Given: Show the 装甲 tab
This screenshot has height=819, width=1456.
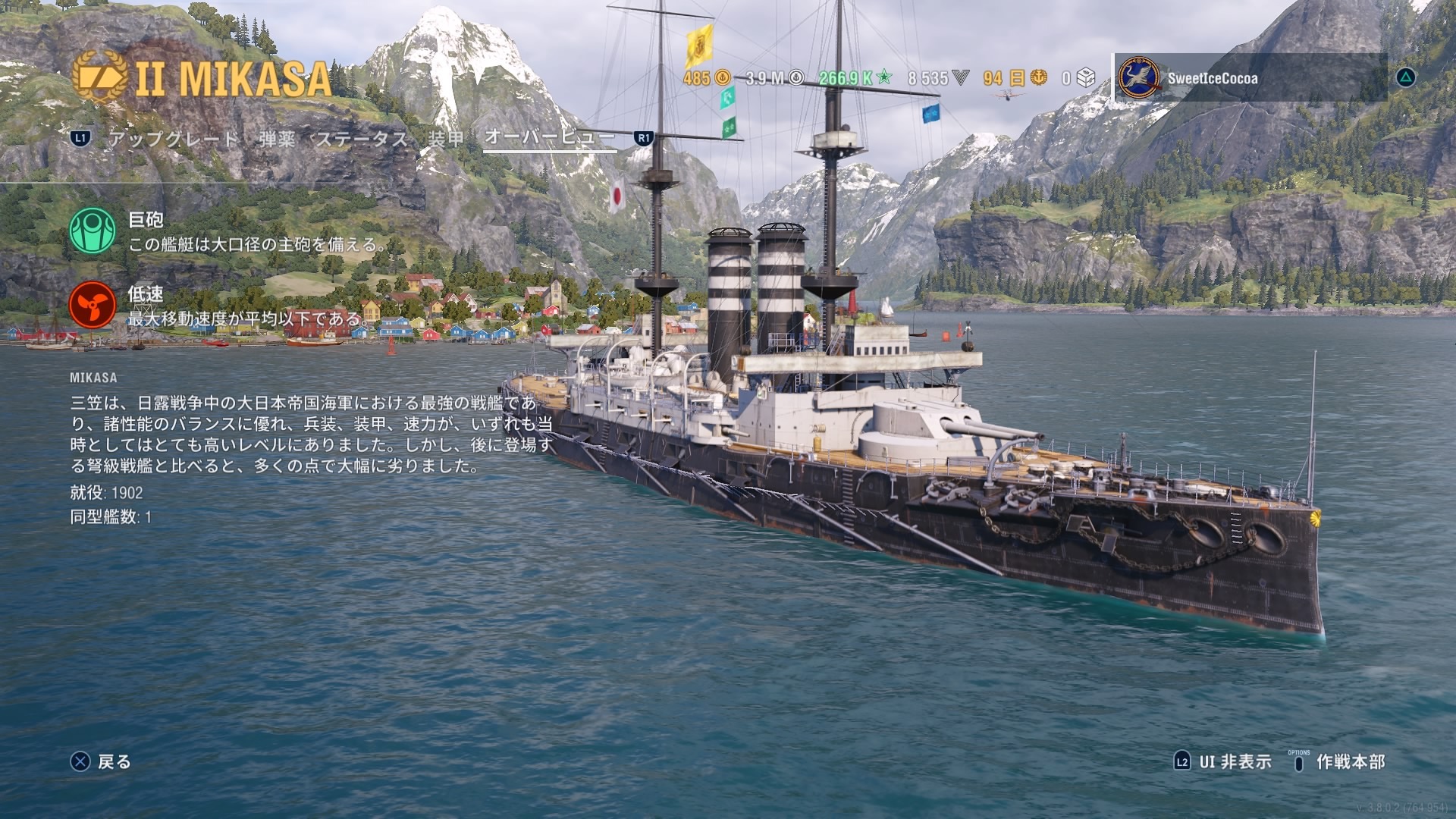Looking at the screenshot, I should [446, 139].
